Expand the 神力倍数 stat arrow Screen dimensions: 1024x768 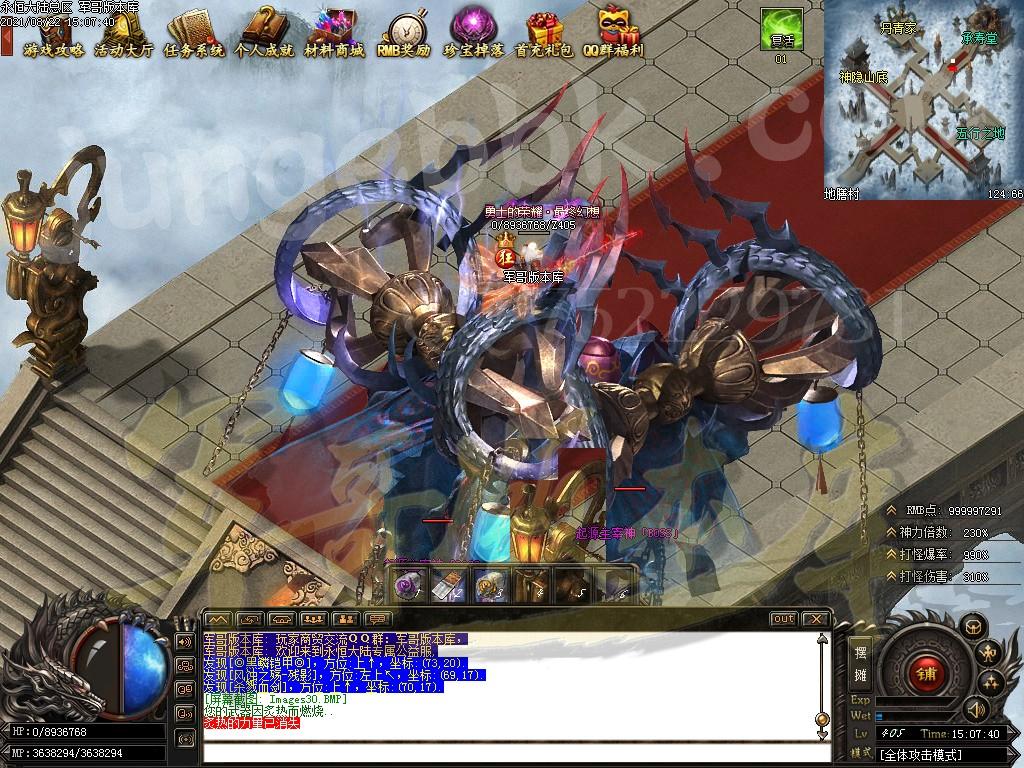891,532
